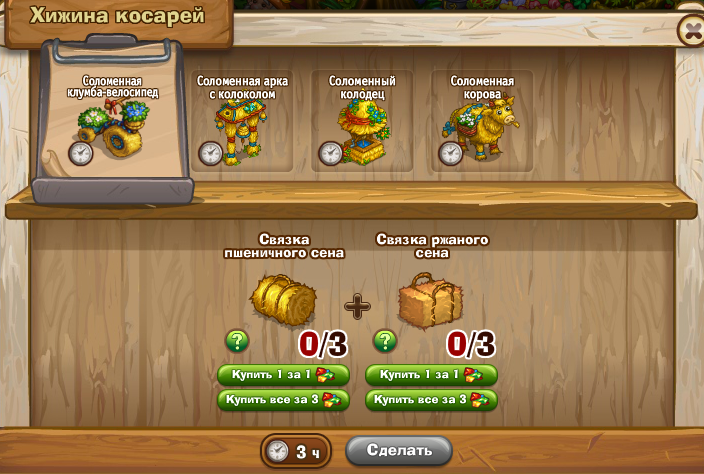Show help for wheat hay bundle

(237, 342)
